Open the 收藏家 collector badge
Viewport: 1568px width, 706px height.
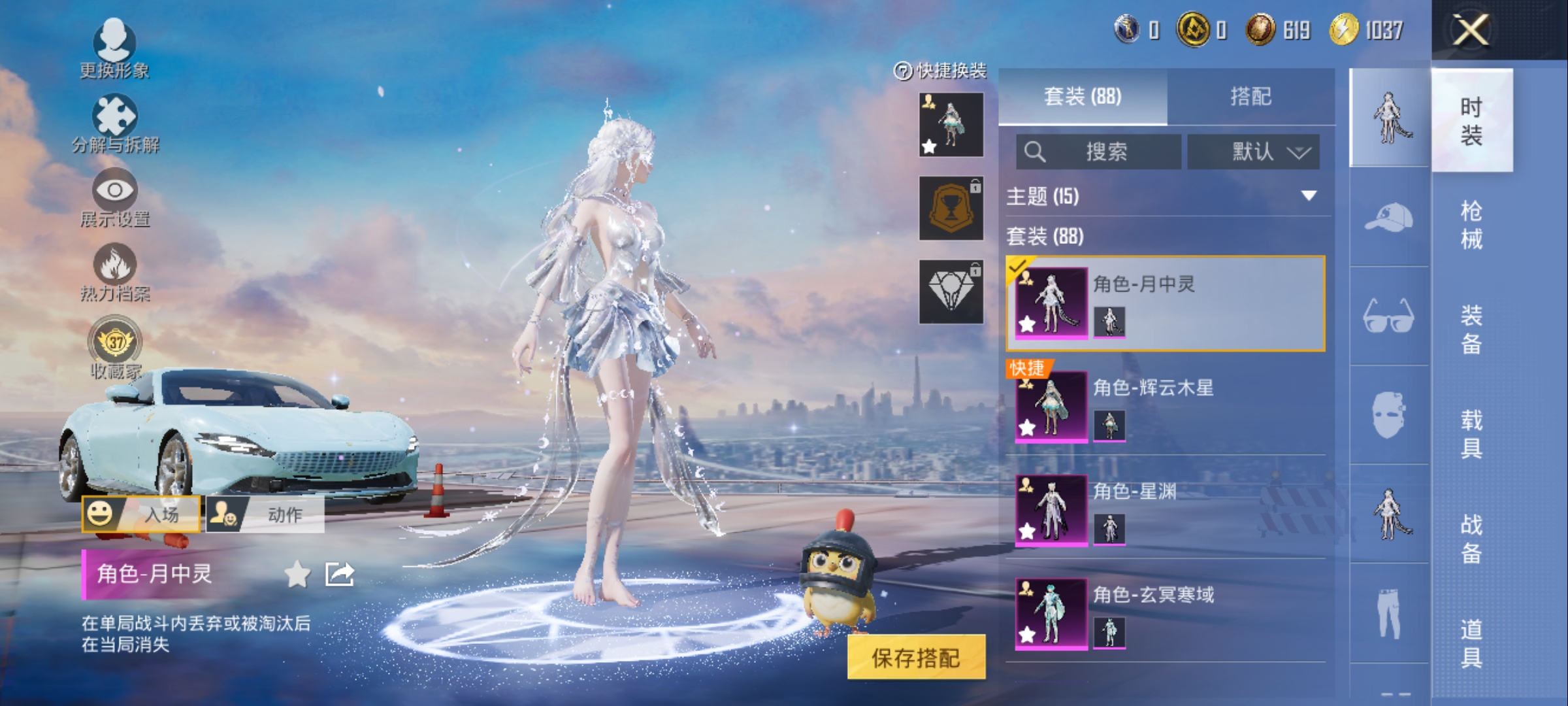click(115, 346)
